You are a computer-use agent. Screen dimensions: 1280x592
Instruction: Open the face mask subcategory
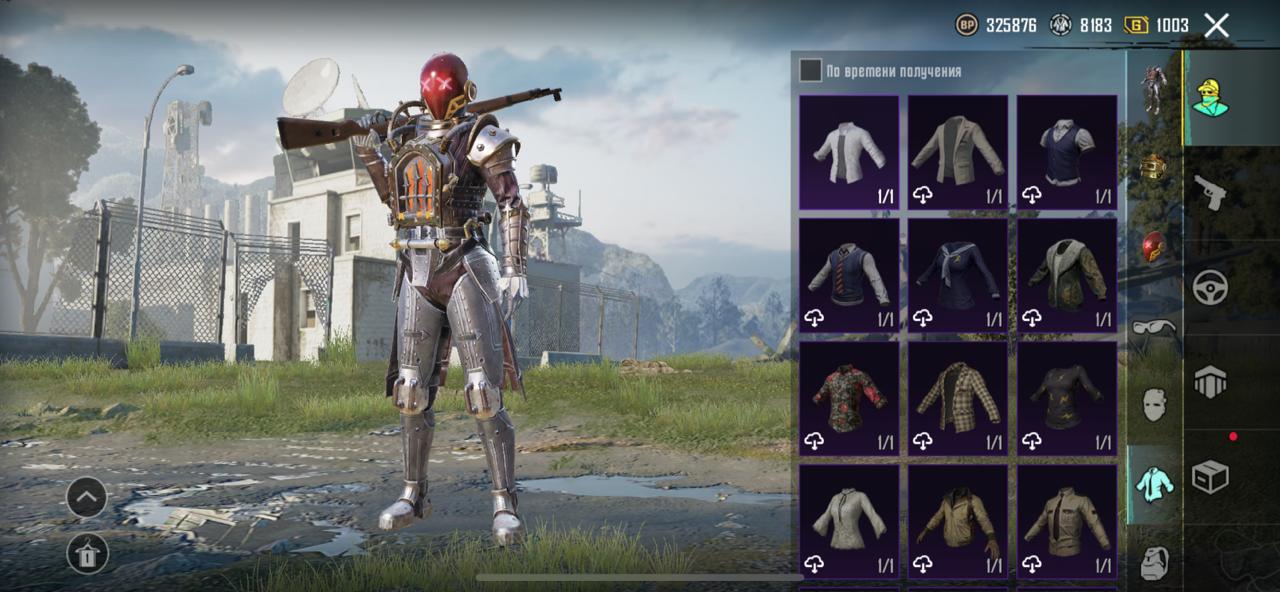[1154, 405]
